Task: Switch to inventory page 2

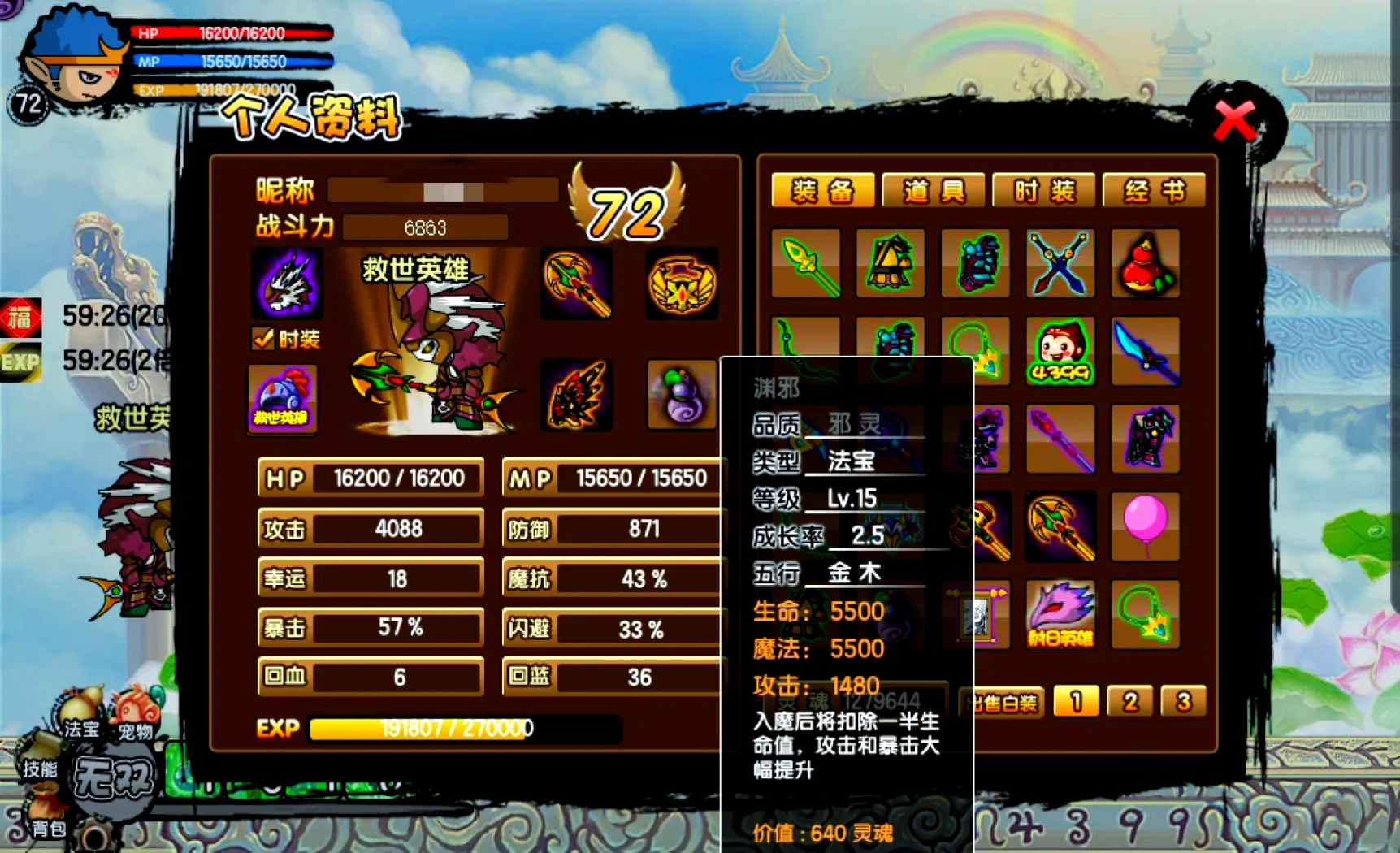Action: pyautogui.click(x=1129, y=701)
